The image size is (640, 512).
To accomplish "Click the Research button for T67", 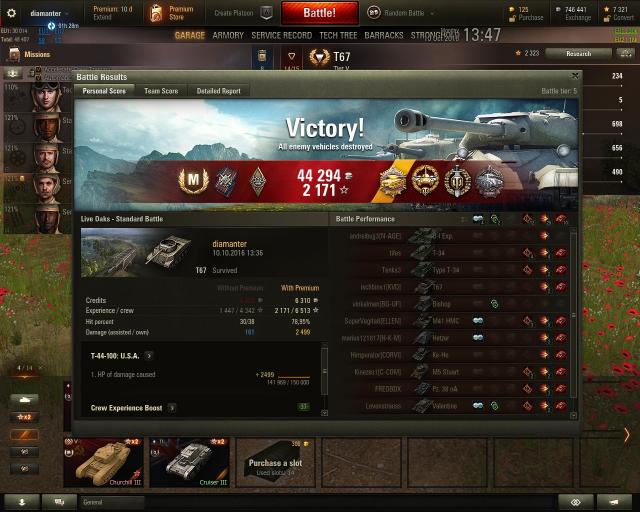I will point(578,53).
